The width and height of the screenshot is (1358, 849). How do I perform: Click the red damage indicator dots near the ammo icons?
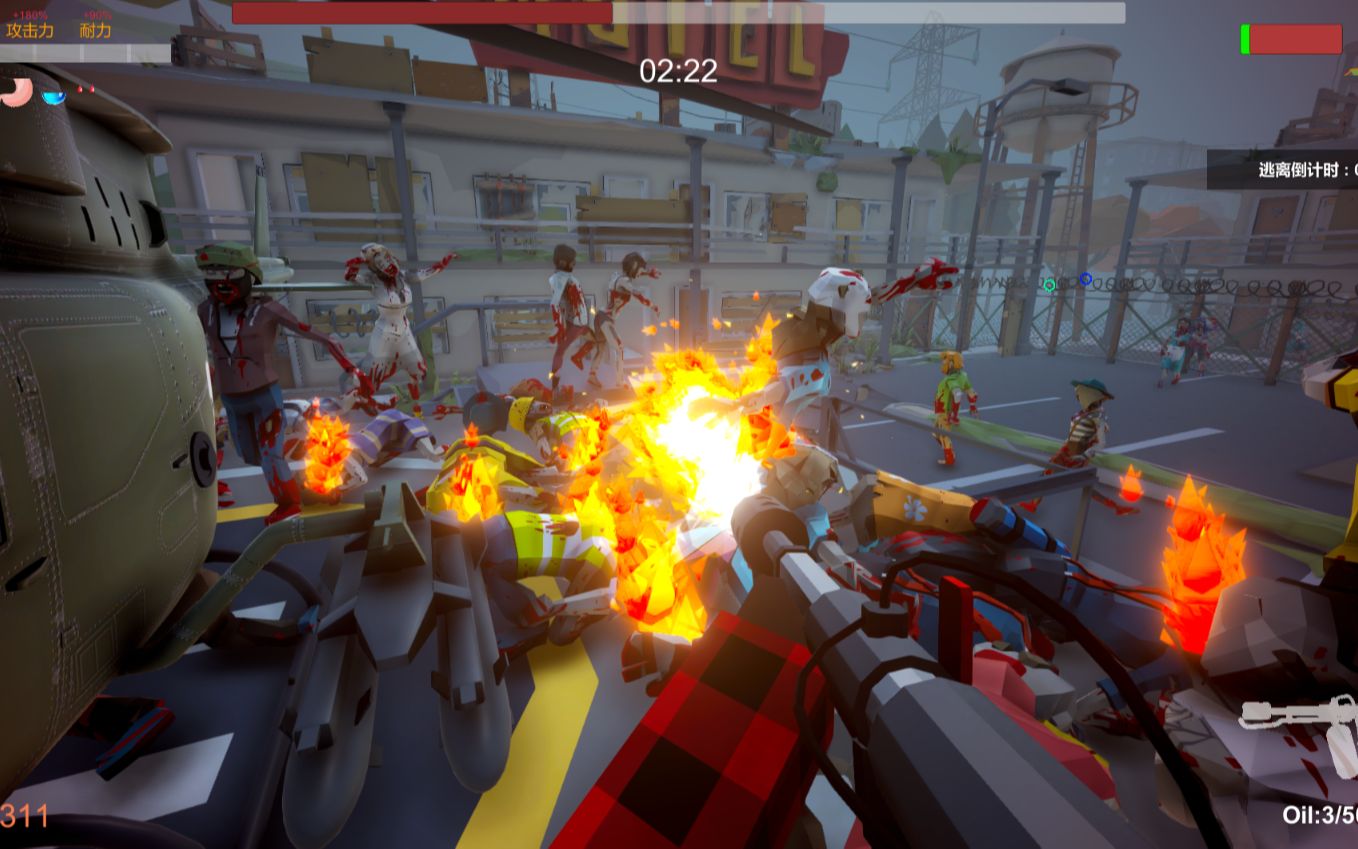click(x=86, y=89)
